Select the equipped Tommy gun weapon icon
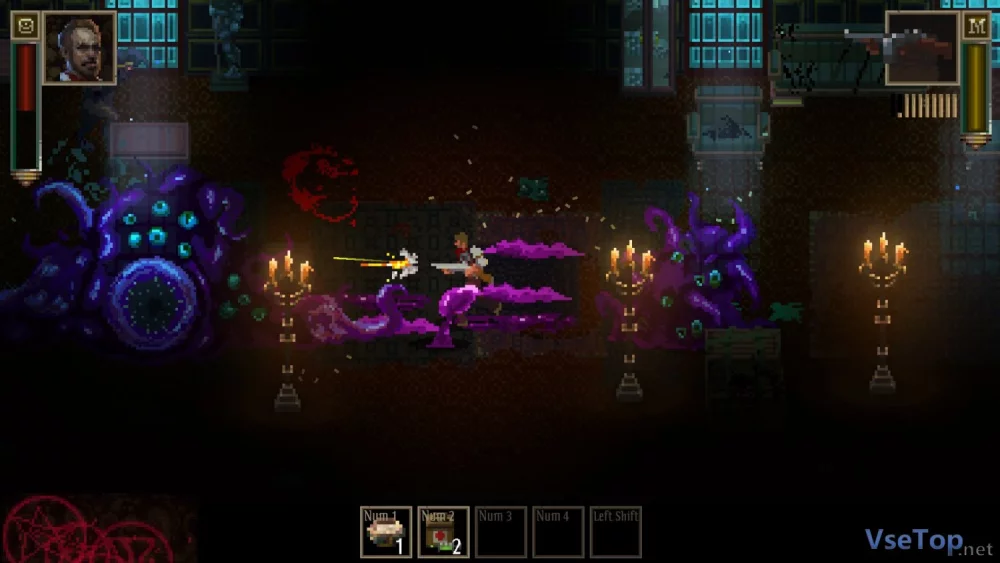 [921, 48]
